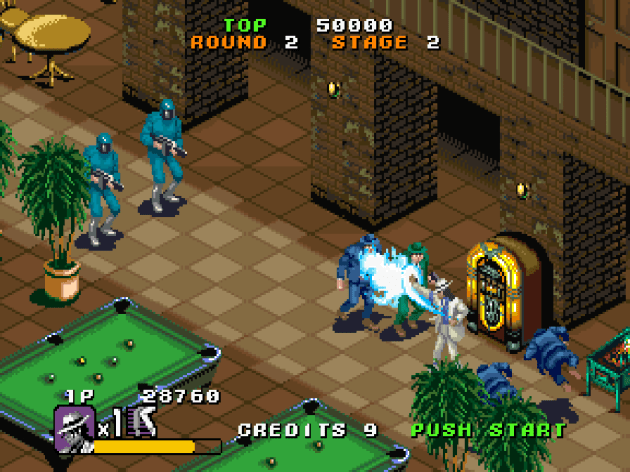Click the PUSH START prompt for player two
The height and width of the screenshot is (472, 630).
[x=488, y=431]
